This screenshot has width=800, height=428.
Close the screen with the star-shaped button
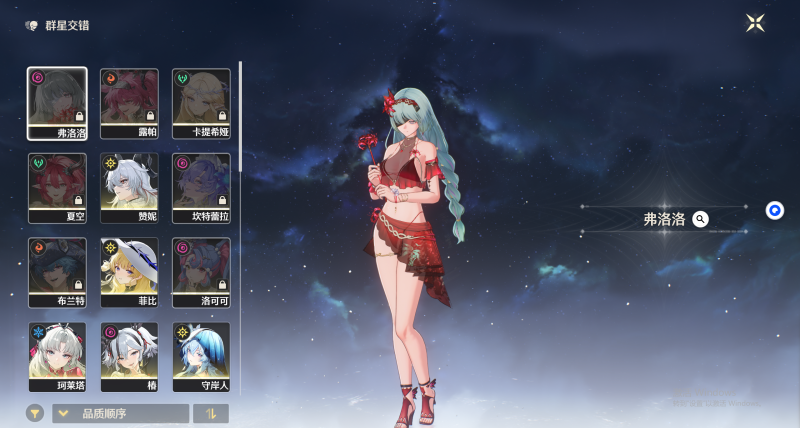click(755, 23)
